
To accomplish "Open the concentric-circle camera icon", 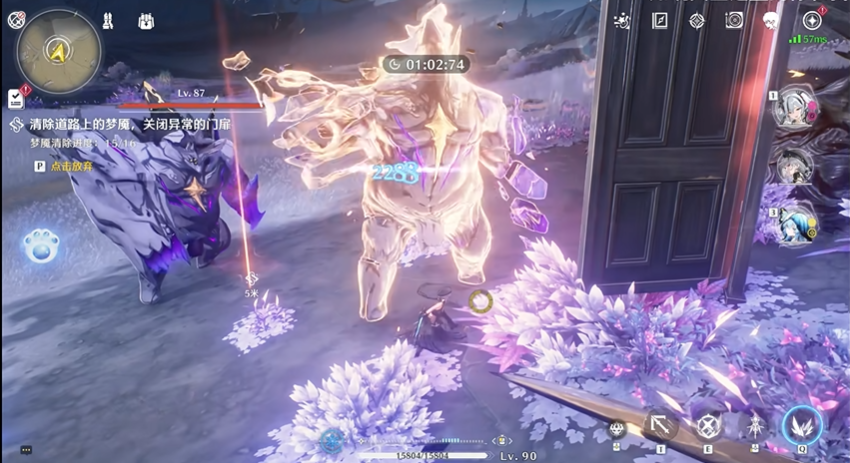I will tap(735, 21).
